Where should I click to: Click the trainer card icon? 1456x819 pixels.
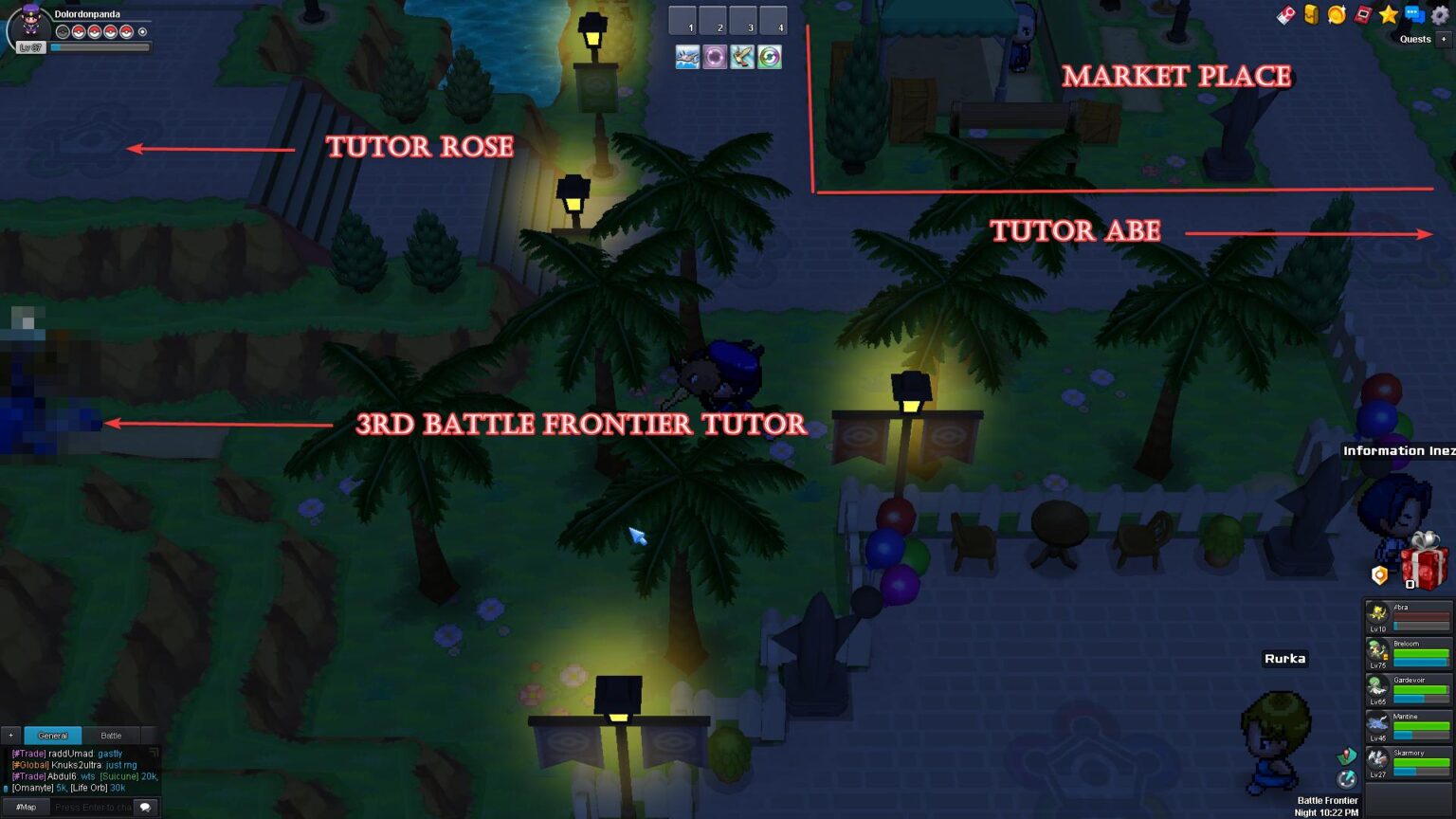click(1284, 15)
